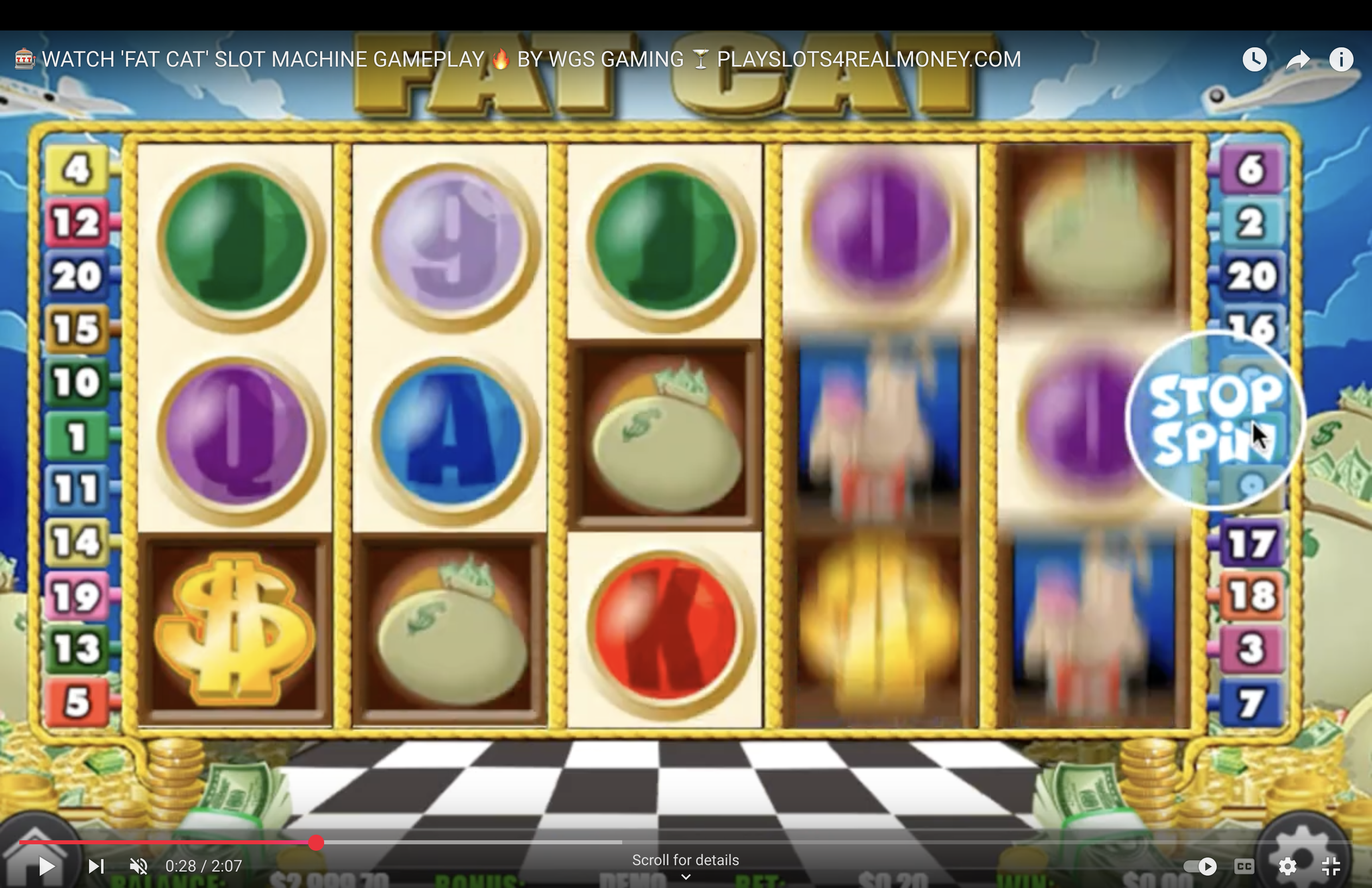Screen dimensions: 1372x888
Task: Activate payline 13 indicator
Action: [77, 649]
